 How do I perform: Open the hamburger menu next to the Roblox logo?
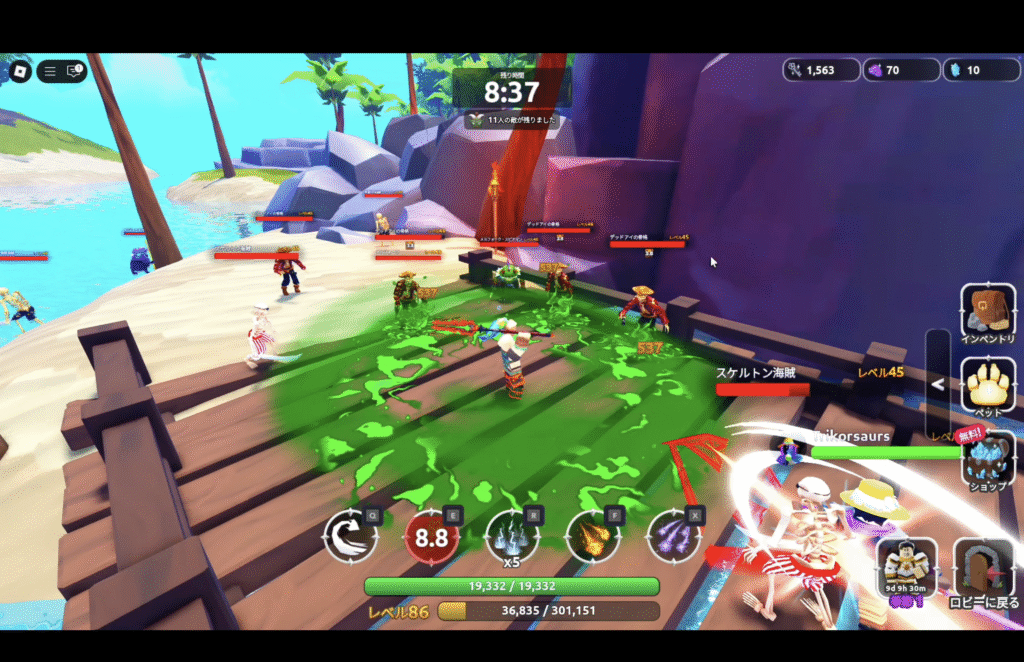(x=50, y=72)
